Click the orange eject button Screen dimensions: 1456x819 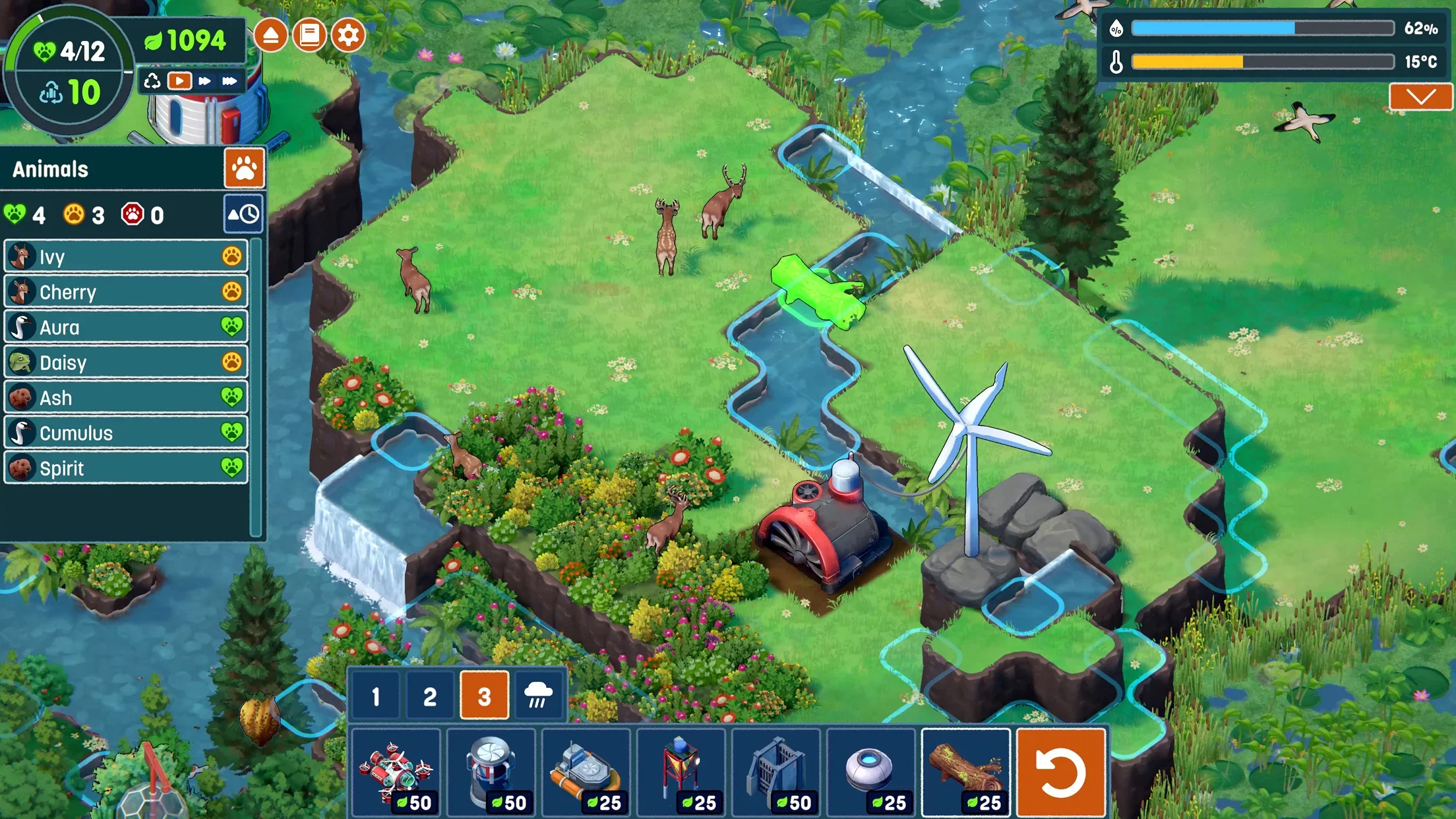click(270, 35)
